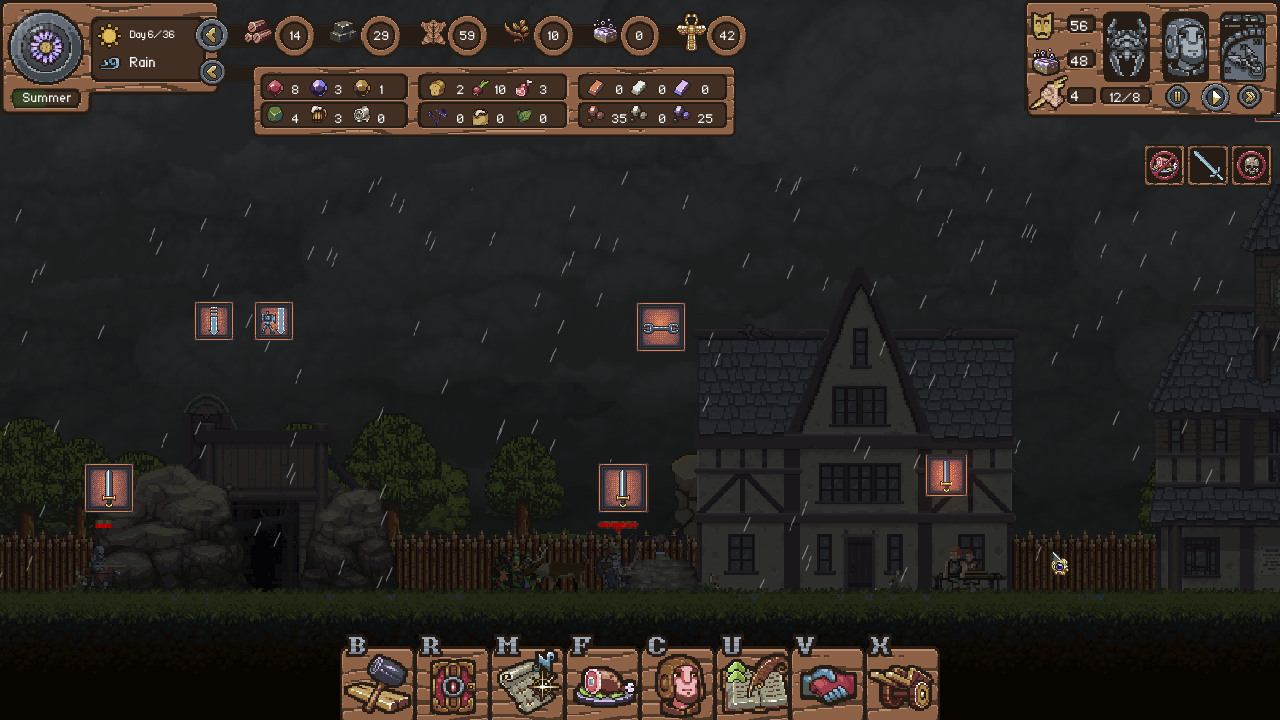
Task: Pause the game speed
Action: [x=1178, y=97]
